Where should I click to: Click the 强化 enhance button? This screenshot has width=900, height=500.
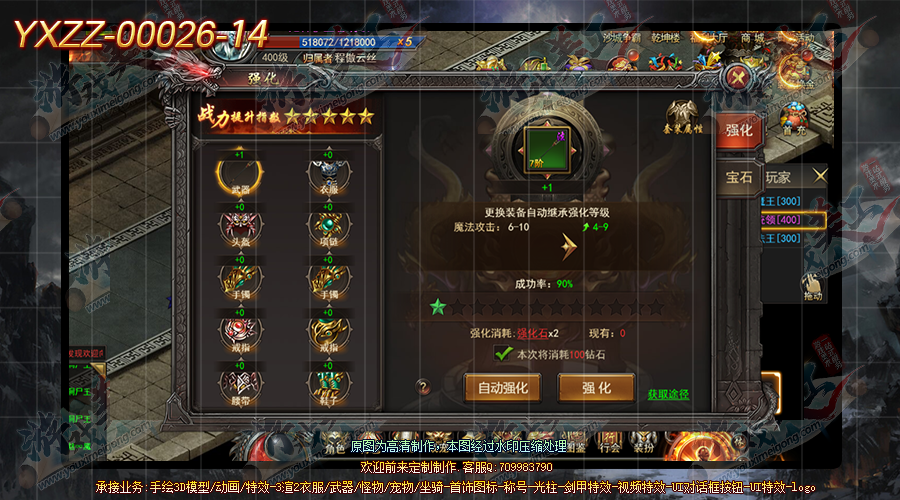[x=597, y=387]
